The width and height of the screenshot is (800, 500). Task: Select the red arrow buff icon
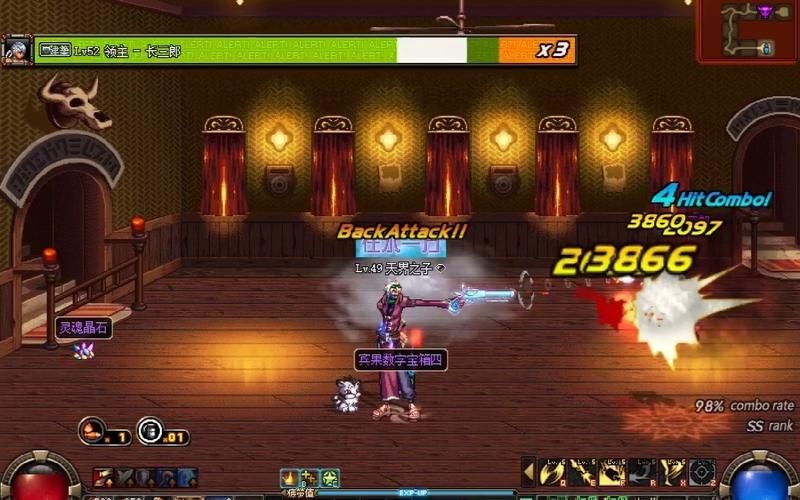pos(103,478)
